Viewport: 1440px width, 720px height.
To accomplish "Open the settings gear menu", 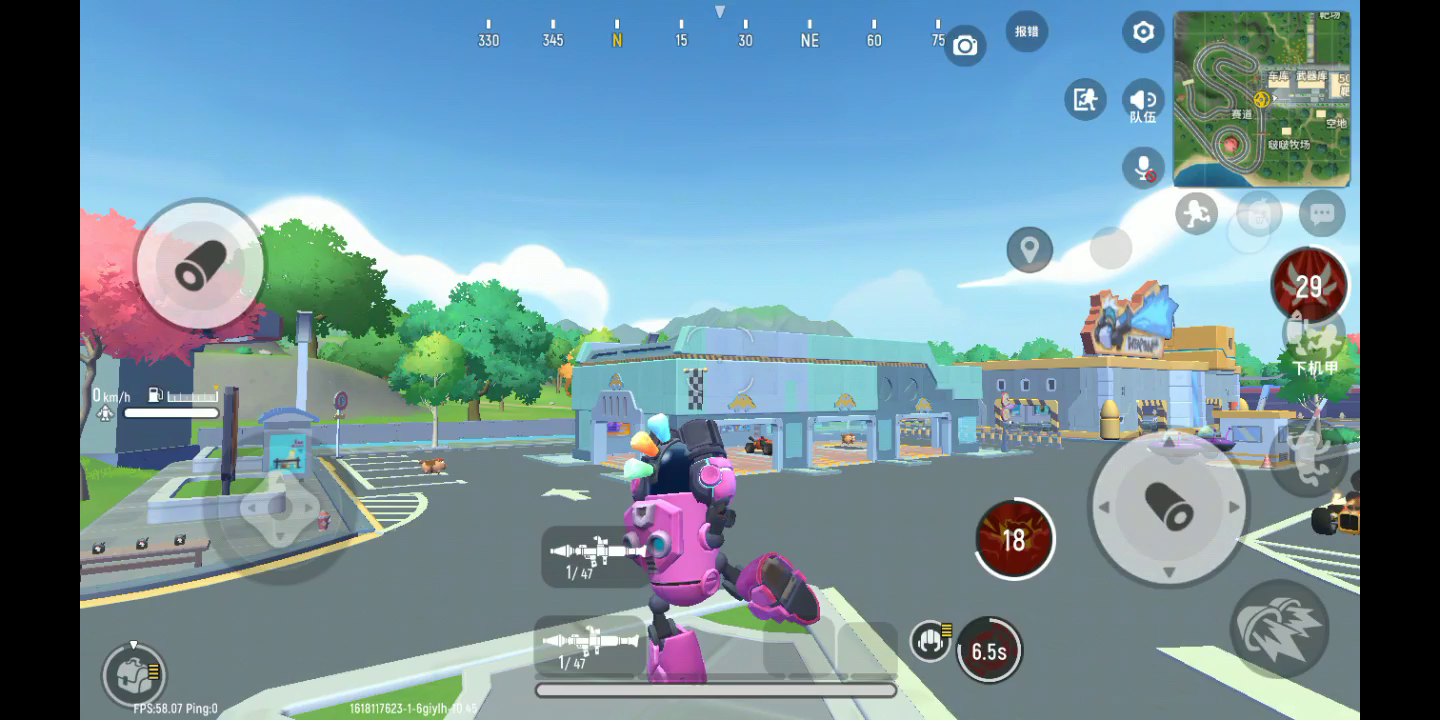I will tap(1143, 32).
